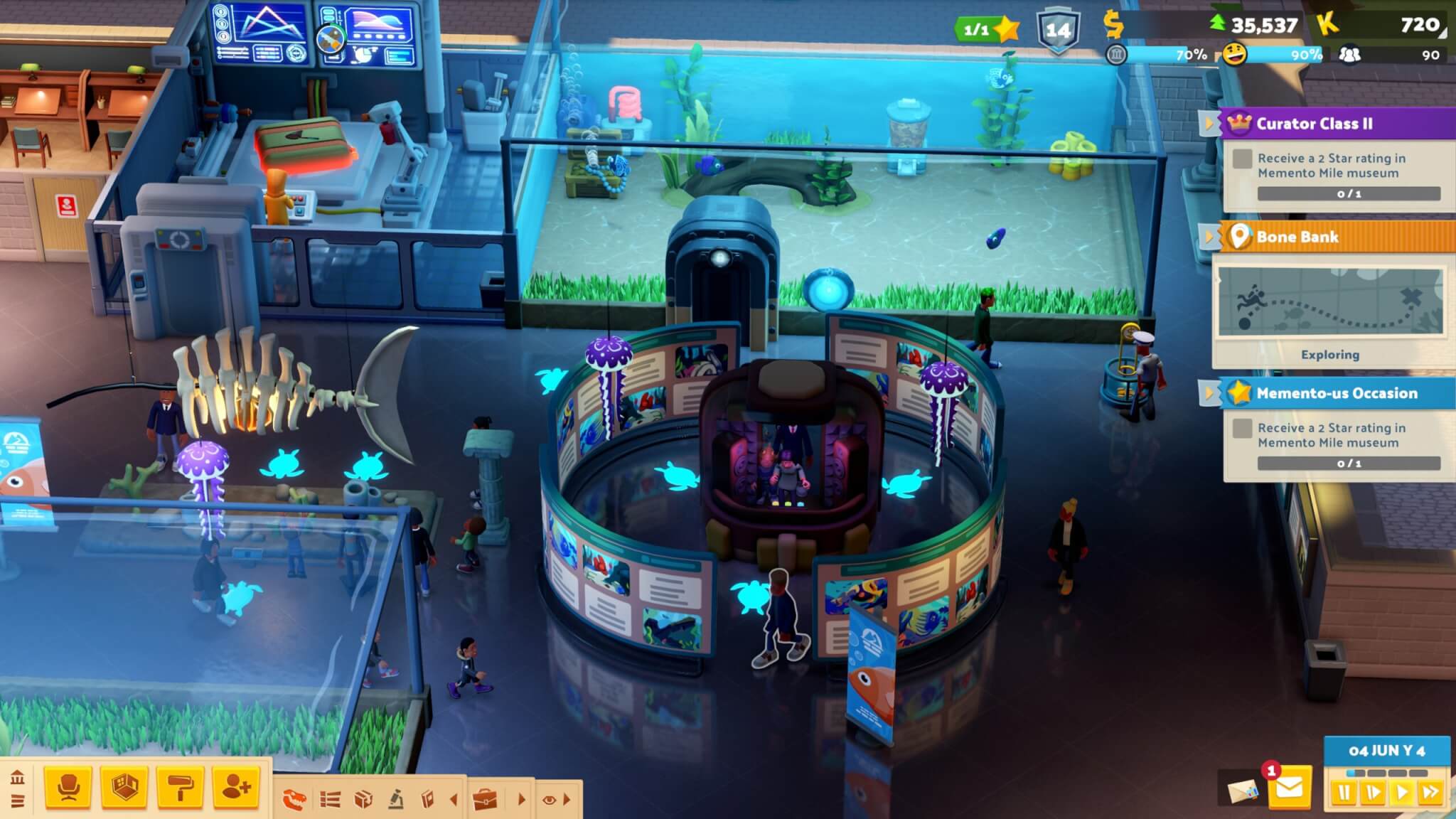Select the paint roller decoration tool
1456x819 pixels.
click(180, 788)
